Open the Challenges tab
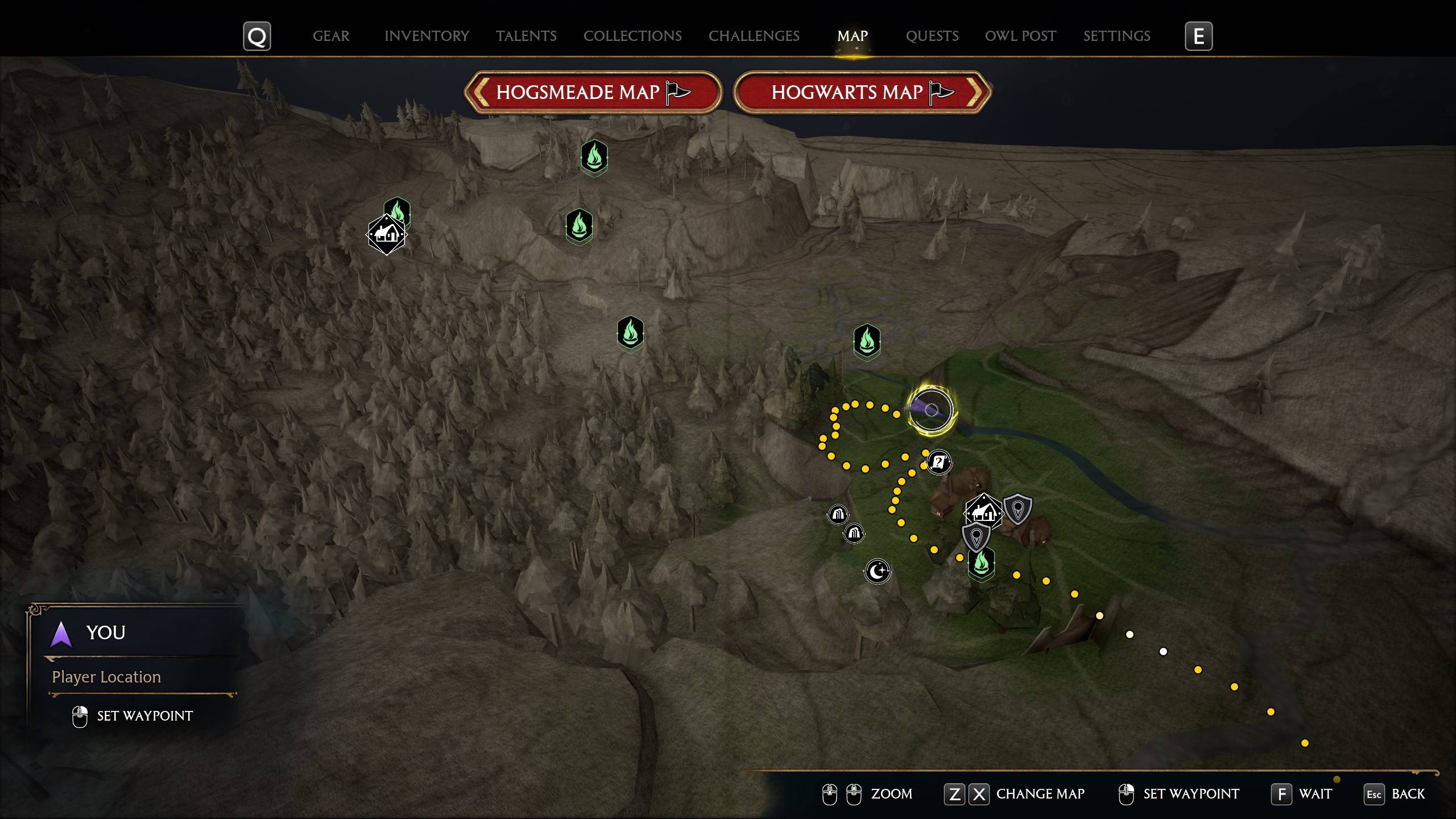Image resolution: width=1456 pixels, height=819 pixels. [x=754, y=36]
